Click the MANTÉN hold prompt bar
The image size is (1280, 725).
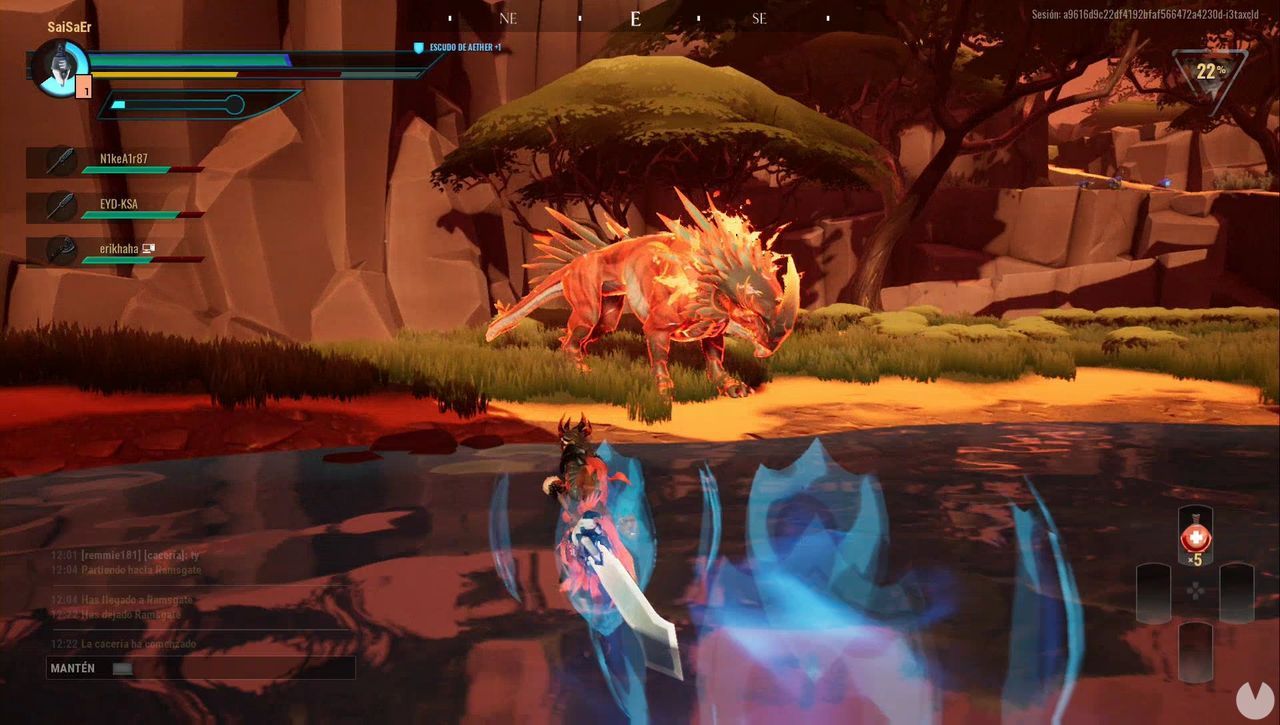tap(200, 667)
